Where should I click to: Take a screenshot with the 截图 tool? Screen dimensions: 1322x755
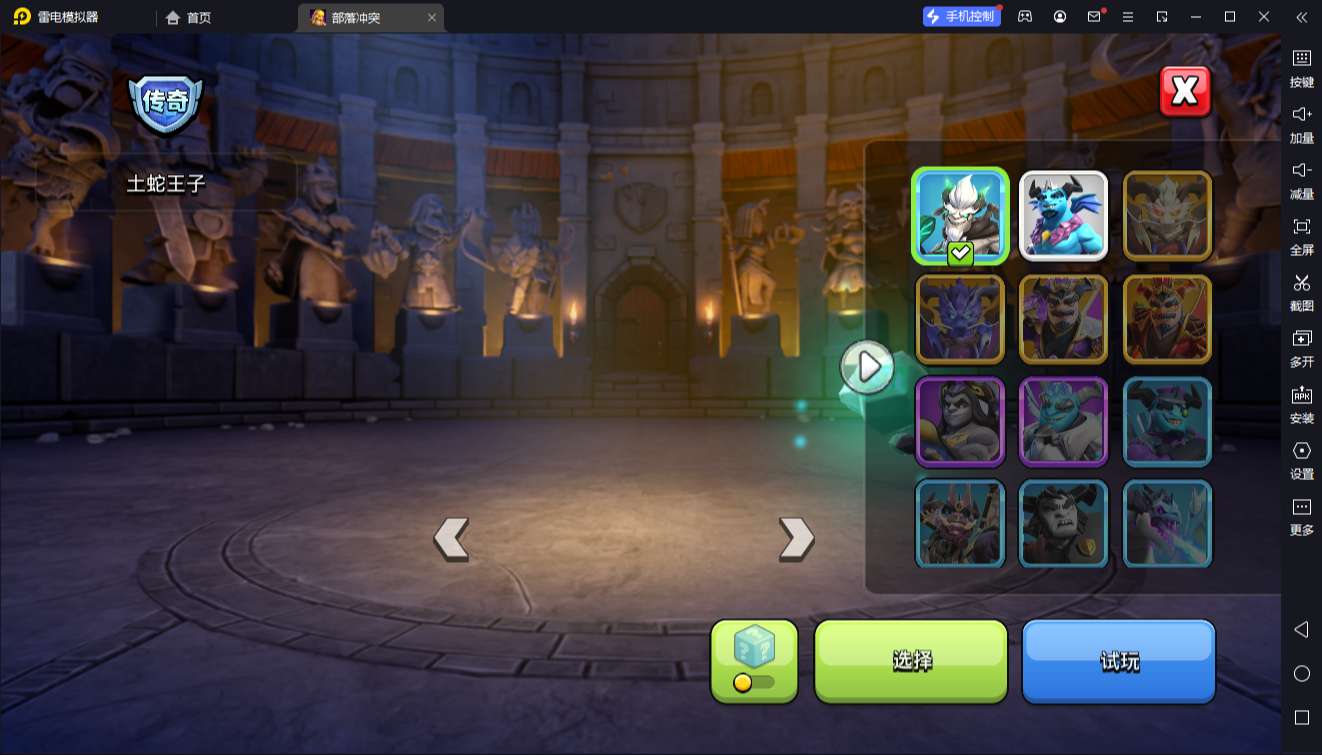click(x=1301, y=291)
